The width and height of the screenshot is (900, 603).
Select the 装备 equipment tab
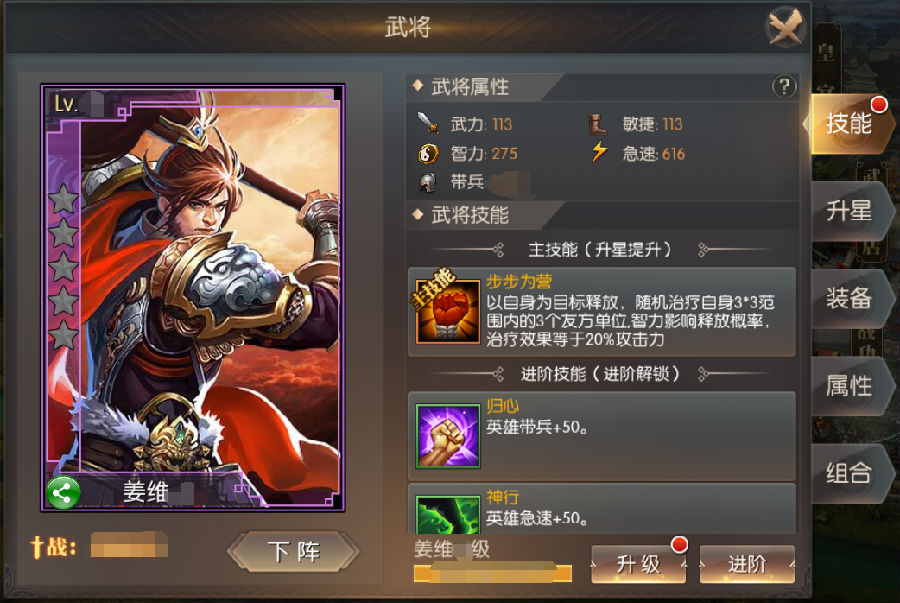tap(848, 298)
